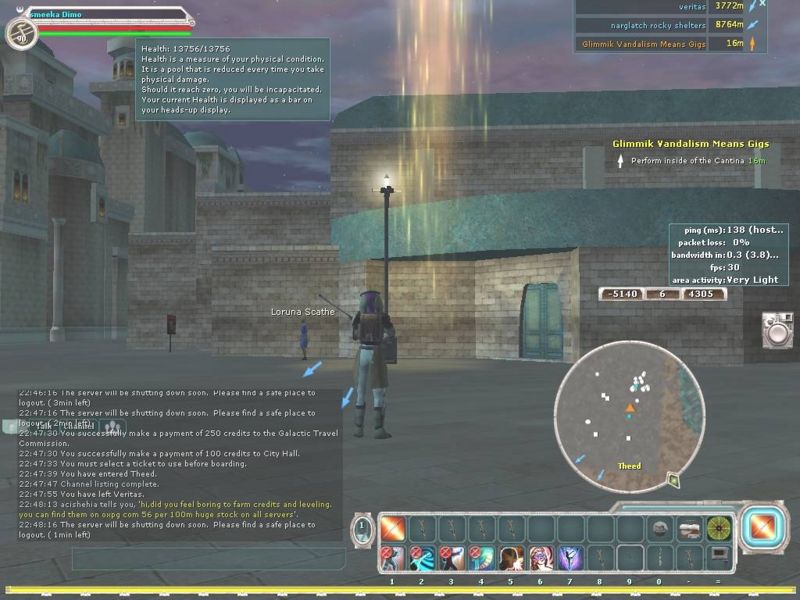Viewport: 800px width, 600px height.
Task: Click the character portrait emblem beside the name
Action: pyautogui.click(x=19, y=34)
